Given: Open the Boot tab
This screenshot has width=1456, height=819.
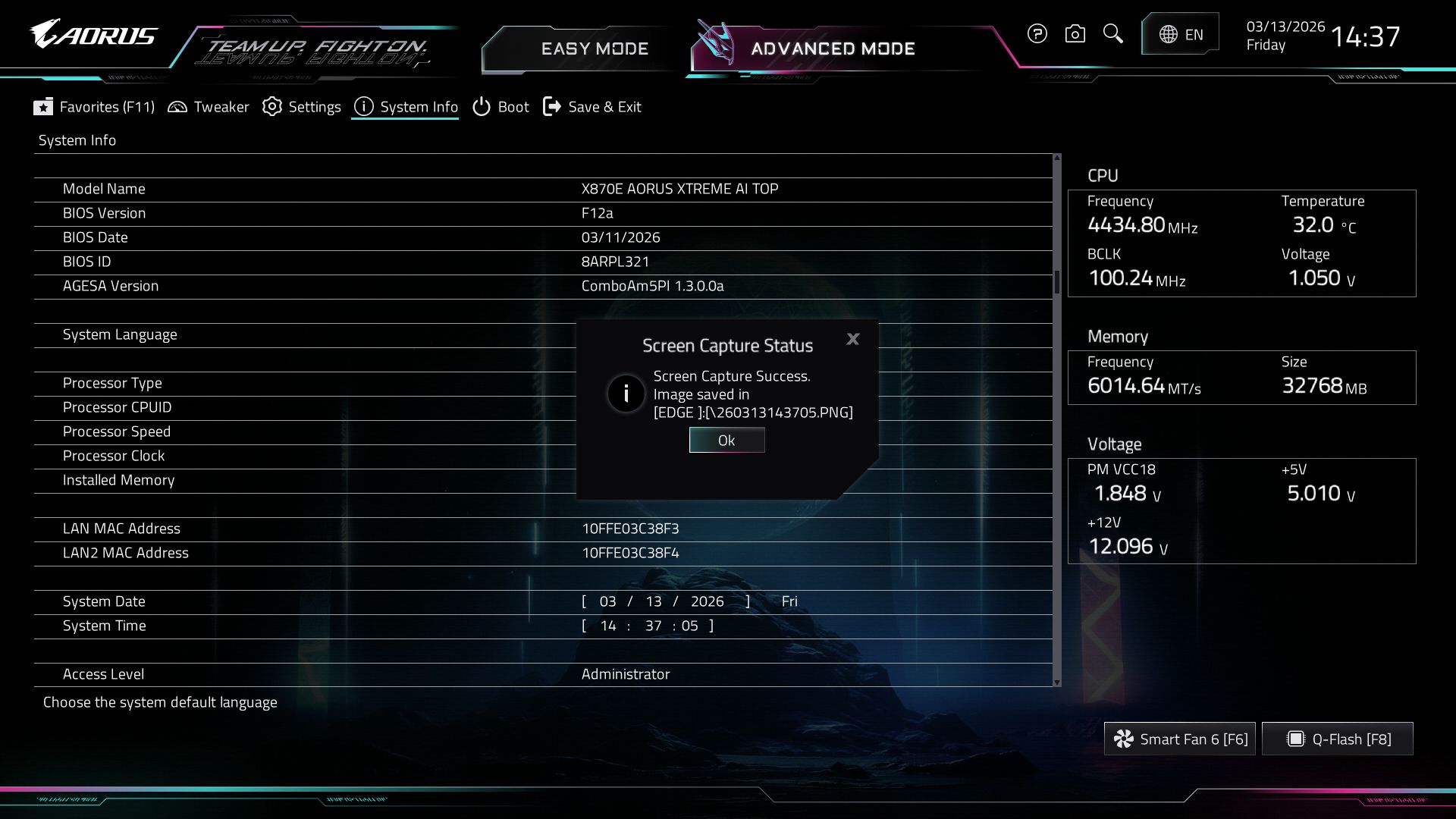Looking at the screenshot, I should (x=500, y=107).
